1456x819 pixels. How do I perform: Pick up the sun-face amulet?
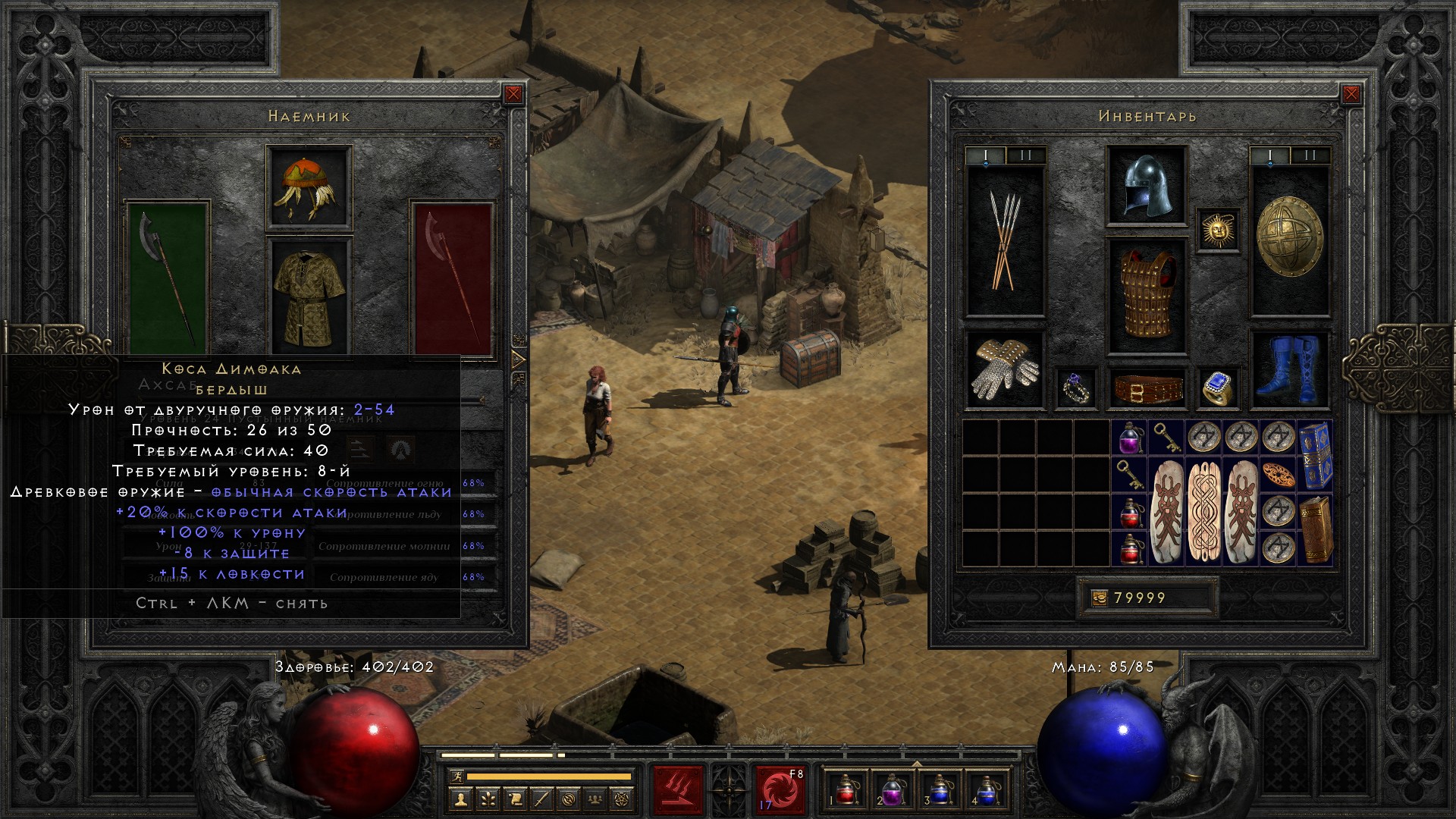point(1218,229)
